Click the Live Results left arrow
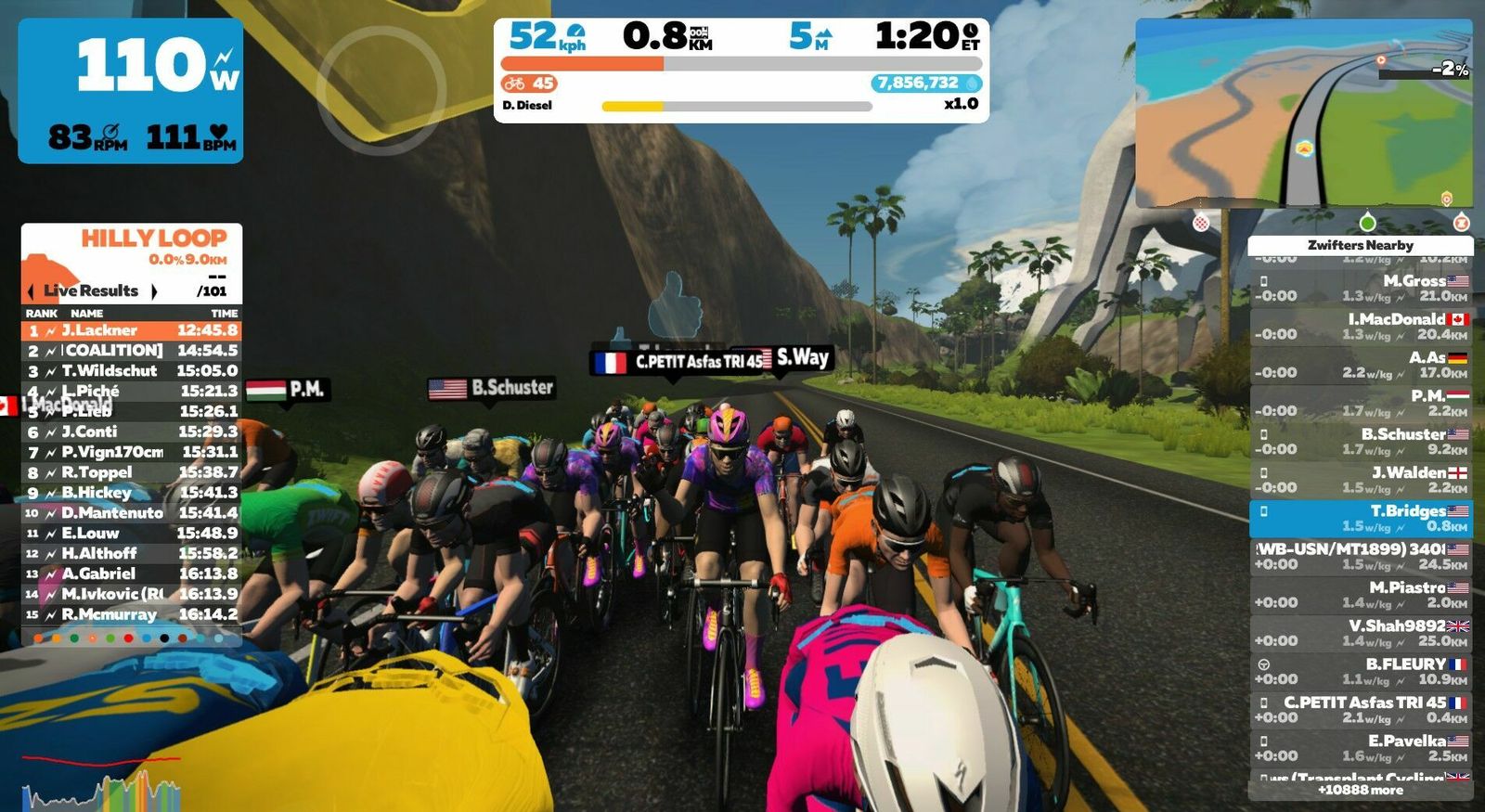 tap(31, 291)
